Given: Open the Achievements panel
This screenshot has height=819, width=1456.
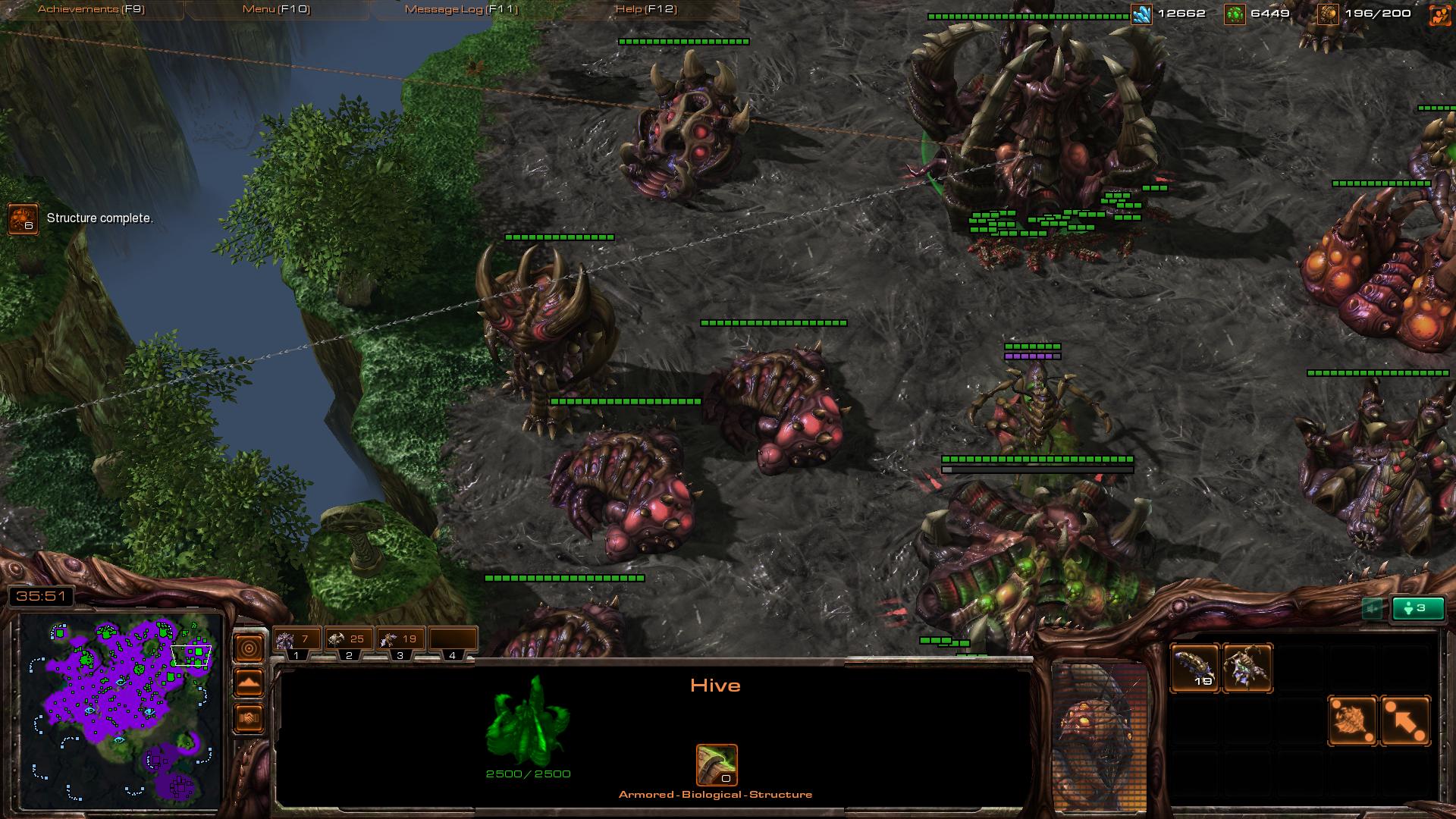Looking at the screenshot, I should pyautogui.click(x=91, y=9).
